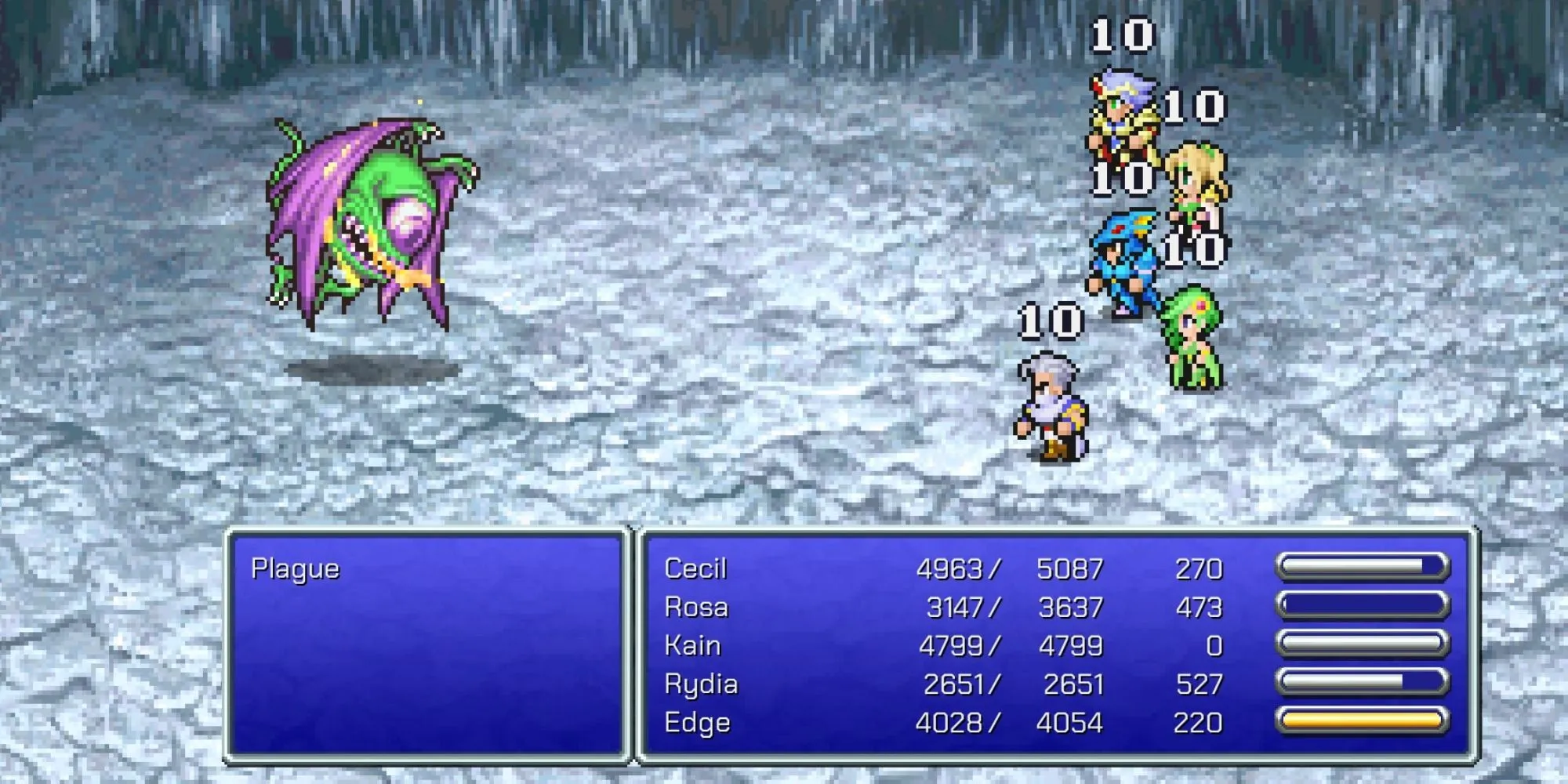
Task: Select the Plague enemy entry
Action: point(296,569)
